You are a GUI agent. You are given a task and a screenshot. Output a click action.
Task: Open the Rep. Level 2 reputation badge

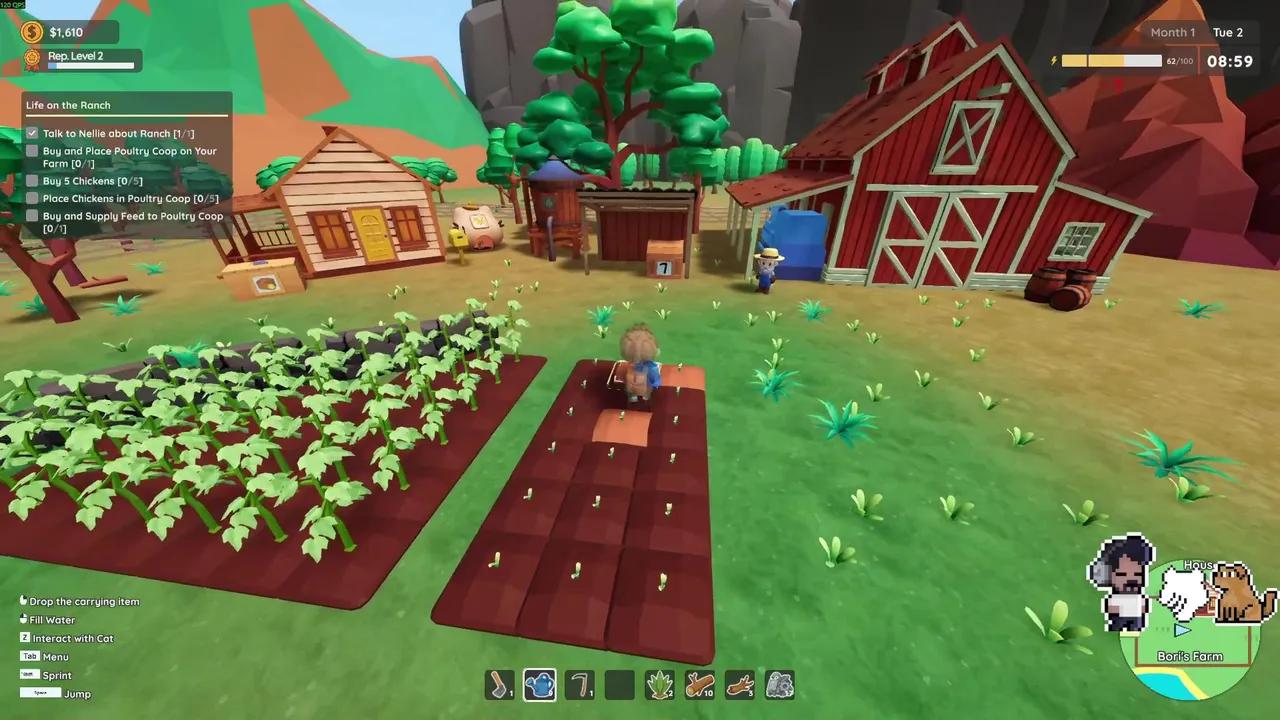pyautogui.click(x=34, y=60)
